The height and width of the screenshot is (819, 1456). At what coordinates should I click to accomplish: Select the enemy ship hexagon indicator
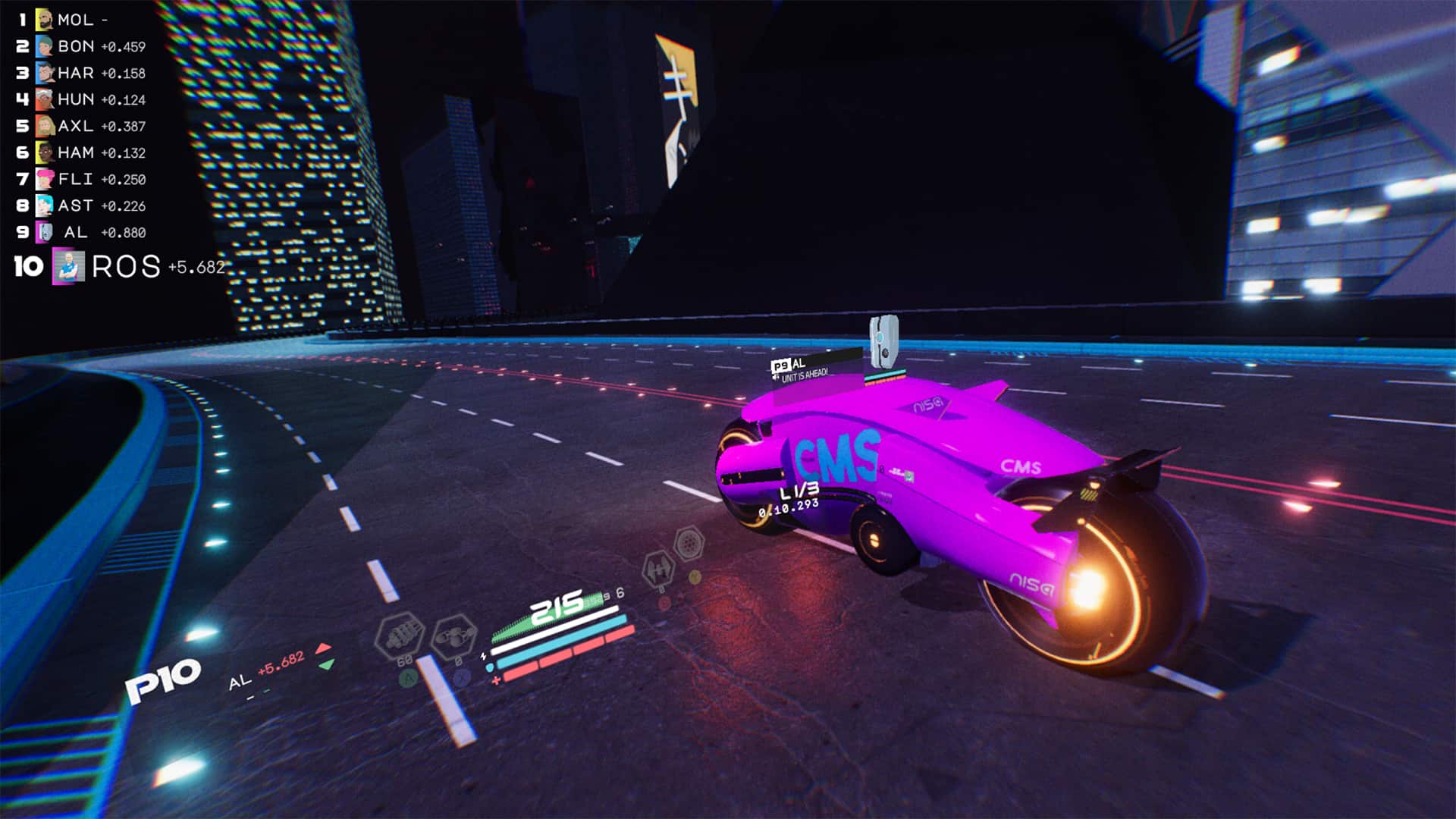(658, 570)
